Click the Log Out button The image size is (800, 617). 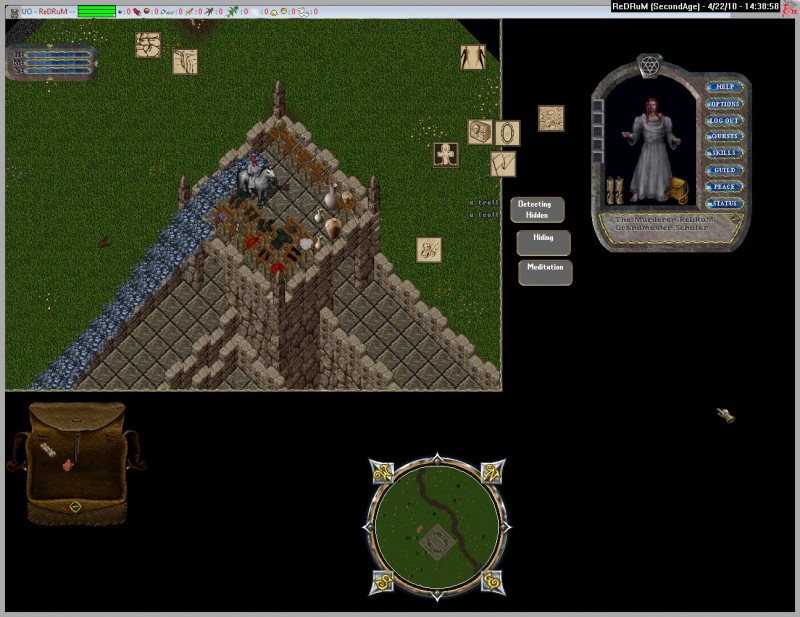click(x=723, y=120)
